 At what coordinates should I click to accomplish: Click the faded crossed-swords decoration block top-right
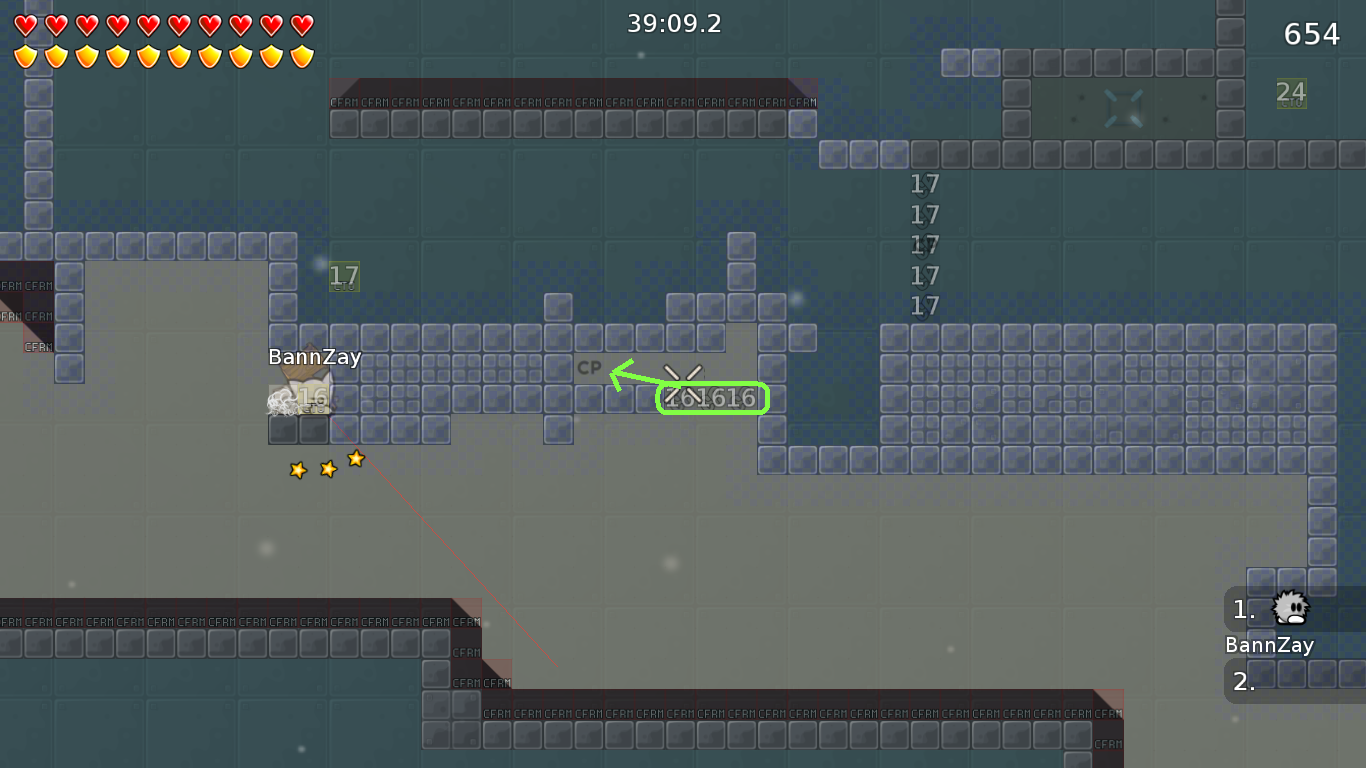[x=1124, y=106]
